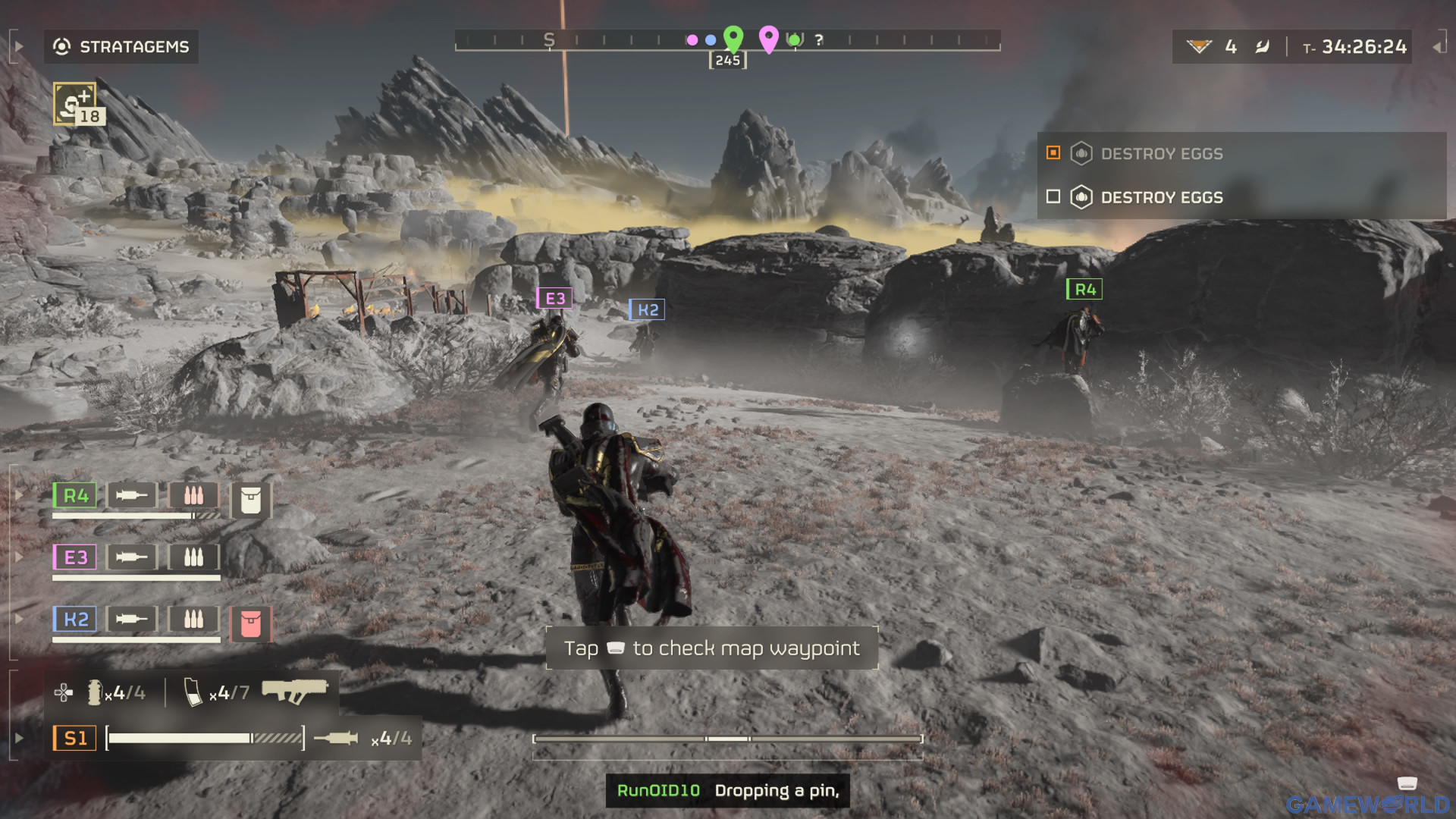Screen dimensions: 1456x819
Task: Click the green map pin on compass
Action: coord(733,36)
